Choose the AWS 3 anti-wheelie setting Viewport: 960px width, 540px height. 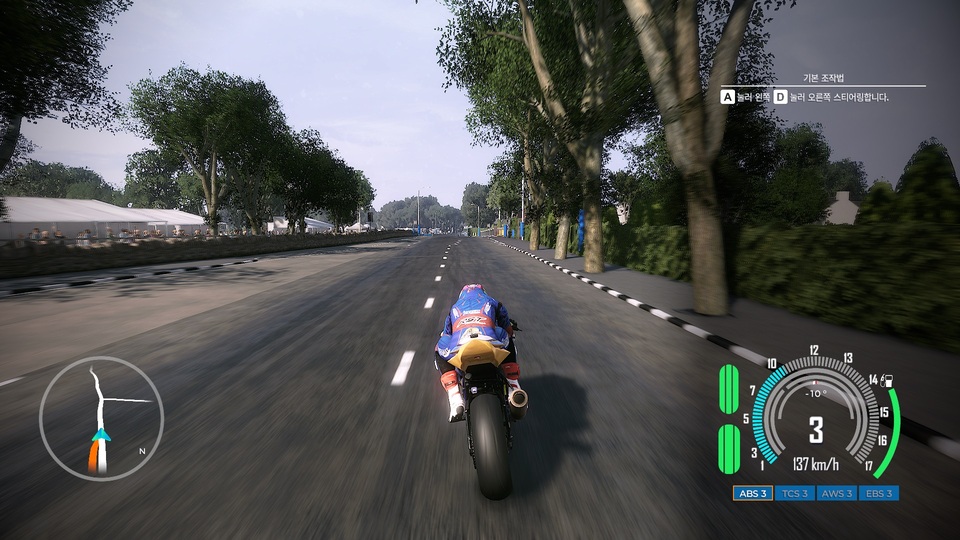[836, 493]
